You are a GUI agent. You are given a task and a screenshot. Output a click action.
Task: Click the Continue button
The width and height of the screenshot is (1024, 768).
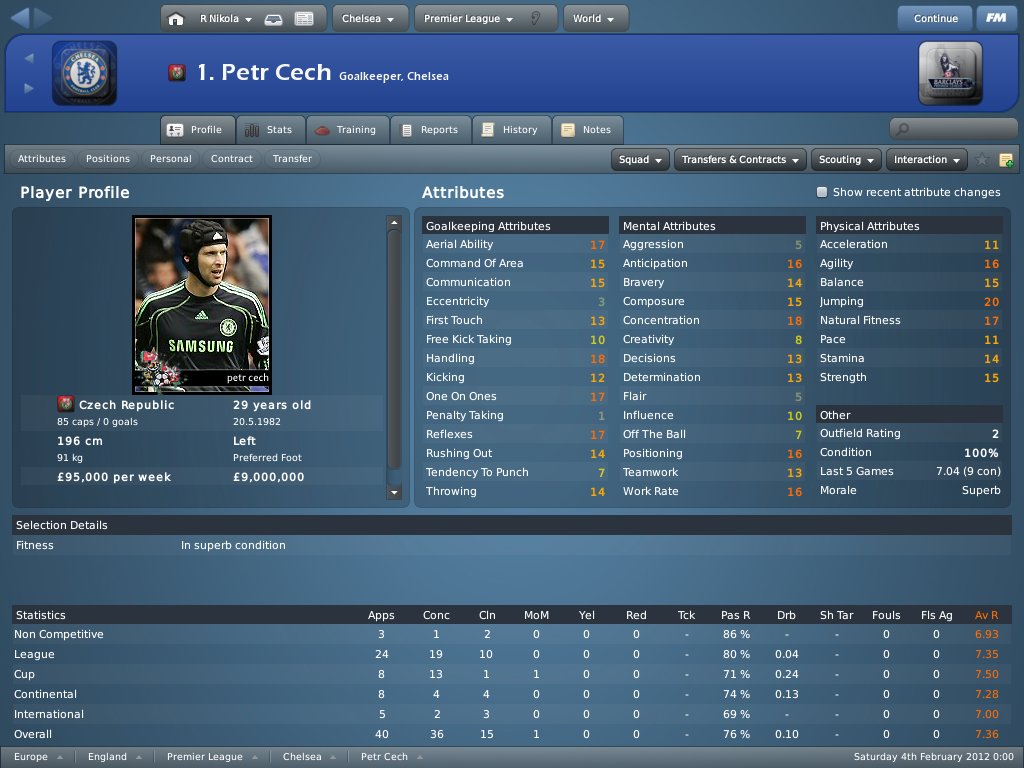click(x=935, y=18)
